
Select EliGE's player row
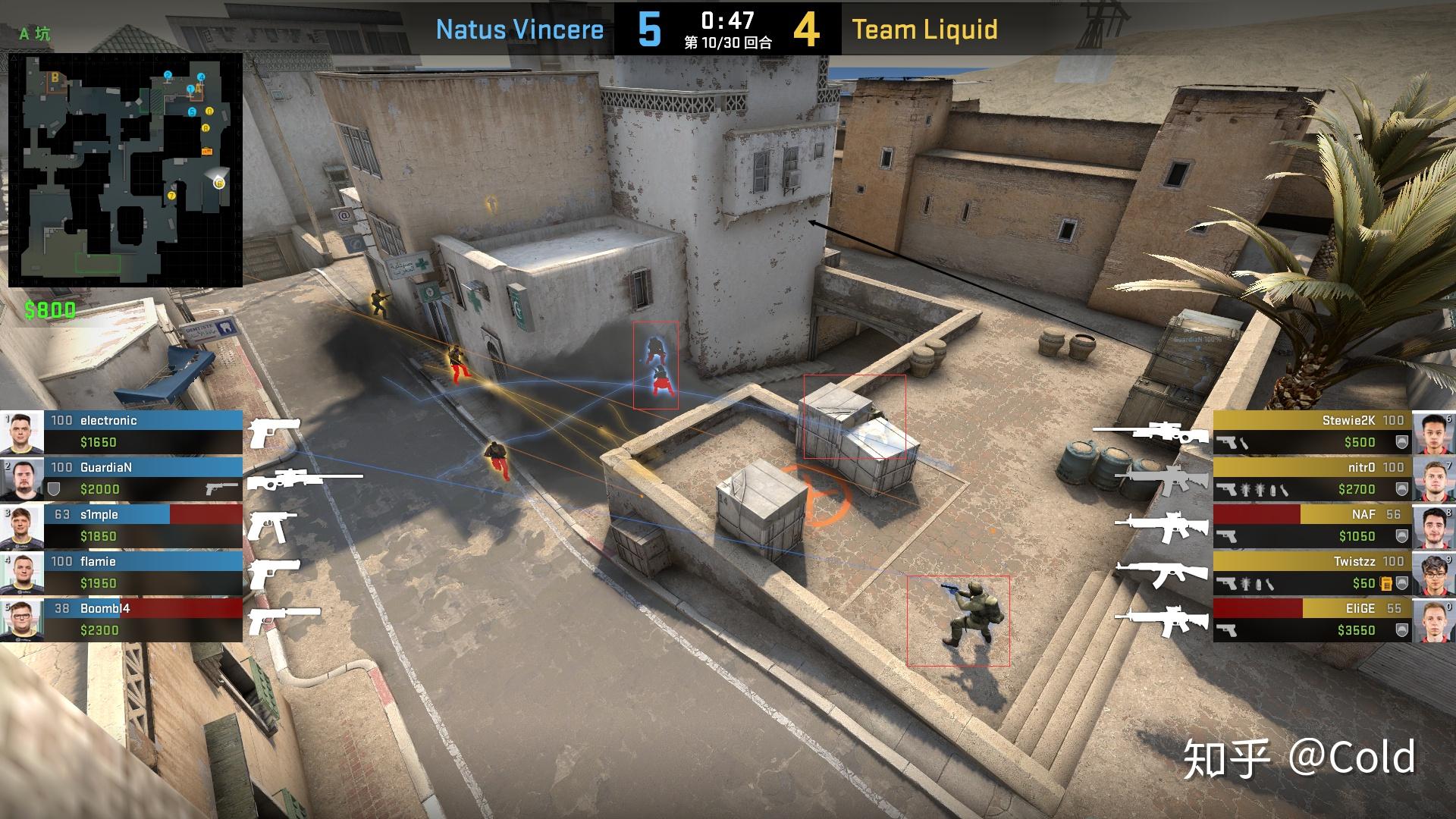coord(1312,620)
